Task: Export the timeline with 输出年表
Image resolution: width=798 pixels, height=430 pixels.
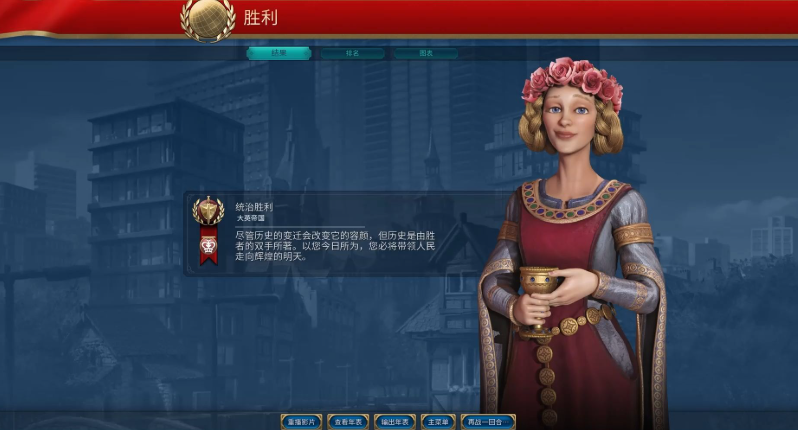Action: tap(395, 422)
